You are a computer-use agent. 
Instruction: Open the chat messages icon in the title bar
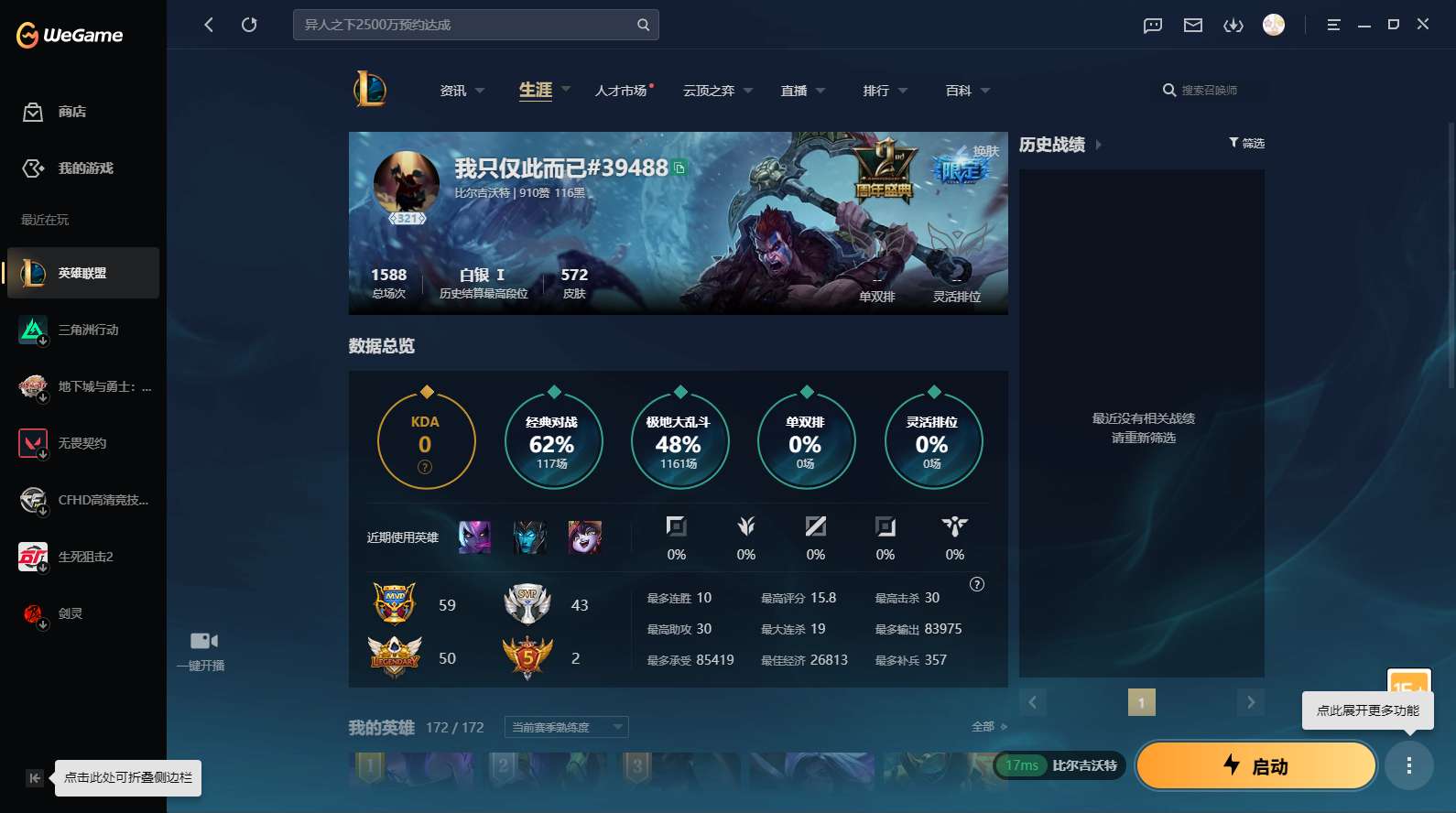tap(1151, 25)
